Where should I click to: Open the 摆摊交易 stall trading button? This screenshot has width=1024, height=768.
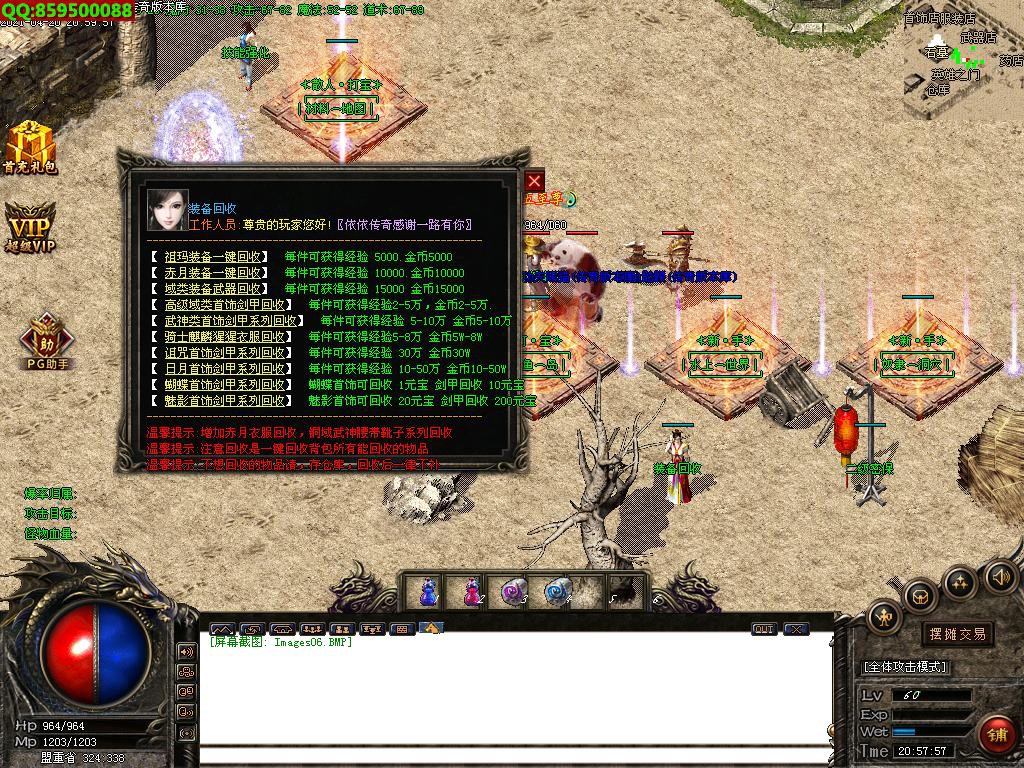click(957, 634)
